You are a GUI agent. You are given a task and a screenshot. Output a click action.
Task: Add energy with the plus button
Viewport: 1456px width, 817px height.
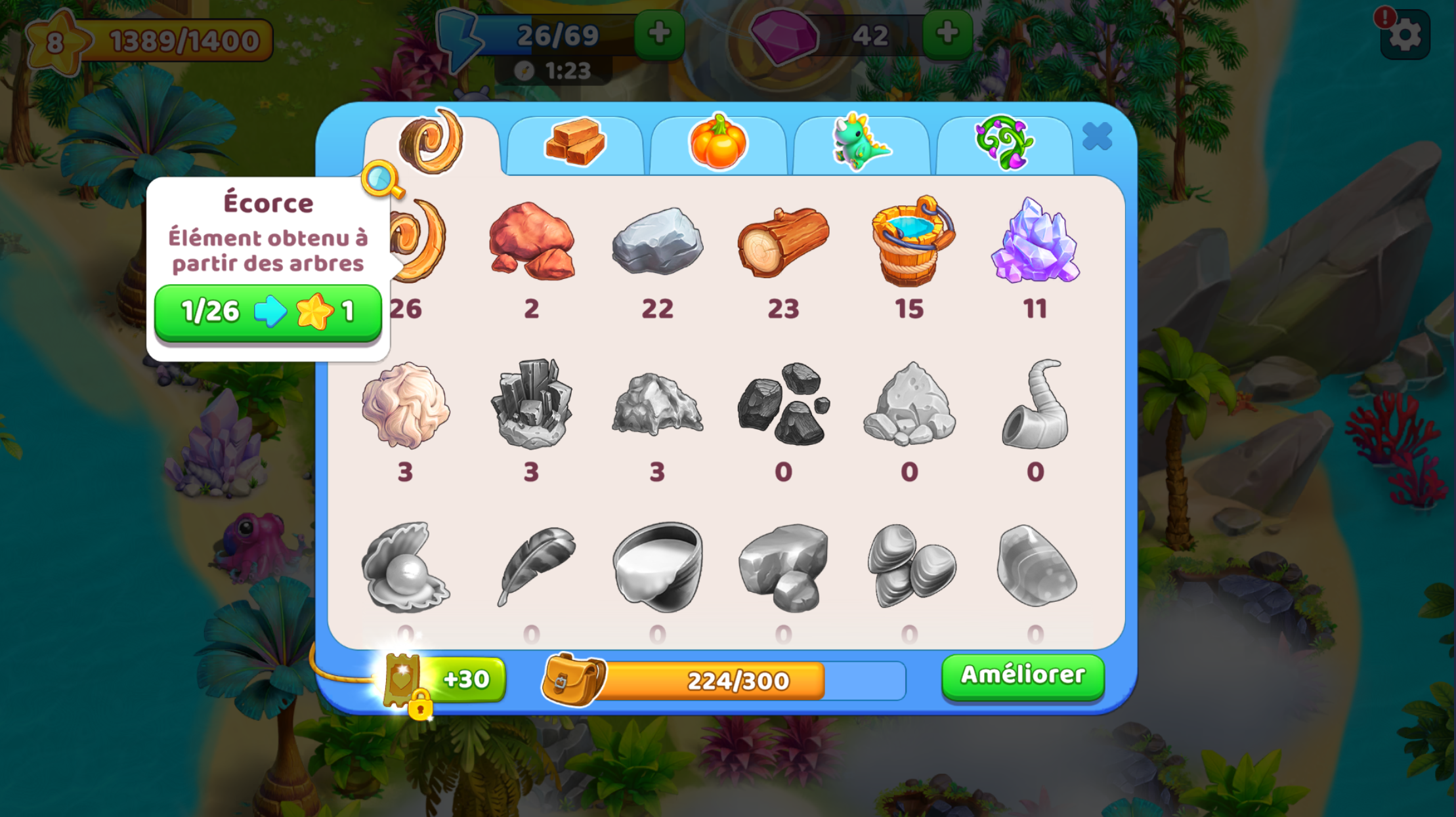pyautogui.click(x=659, y=34)
